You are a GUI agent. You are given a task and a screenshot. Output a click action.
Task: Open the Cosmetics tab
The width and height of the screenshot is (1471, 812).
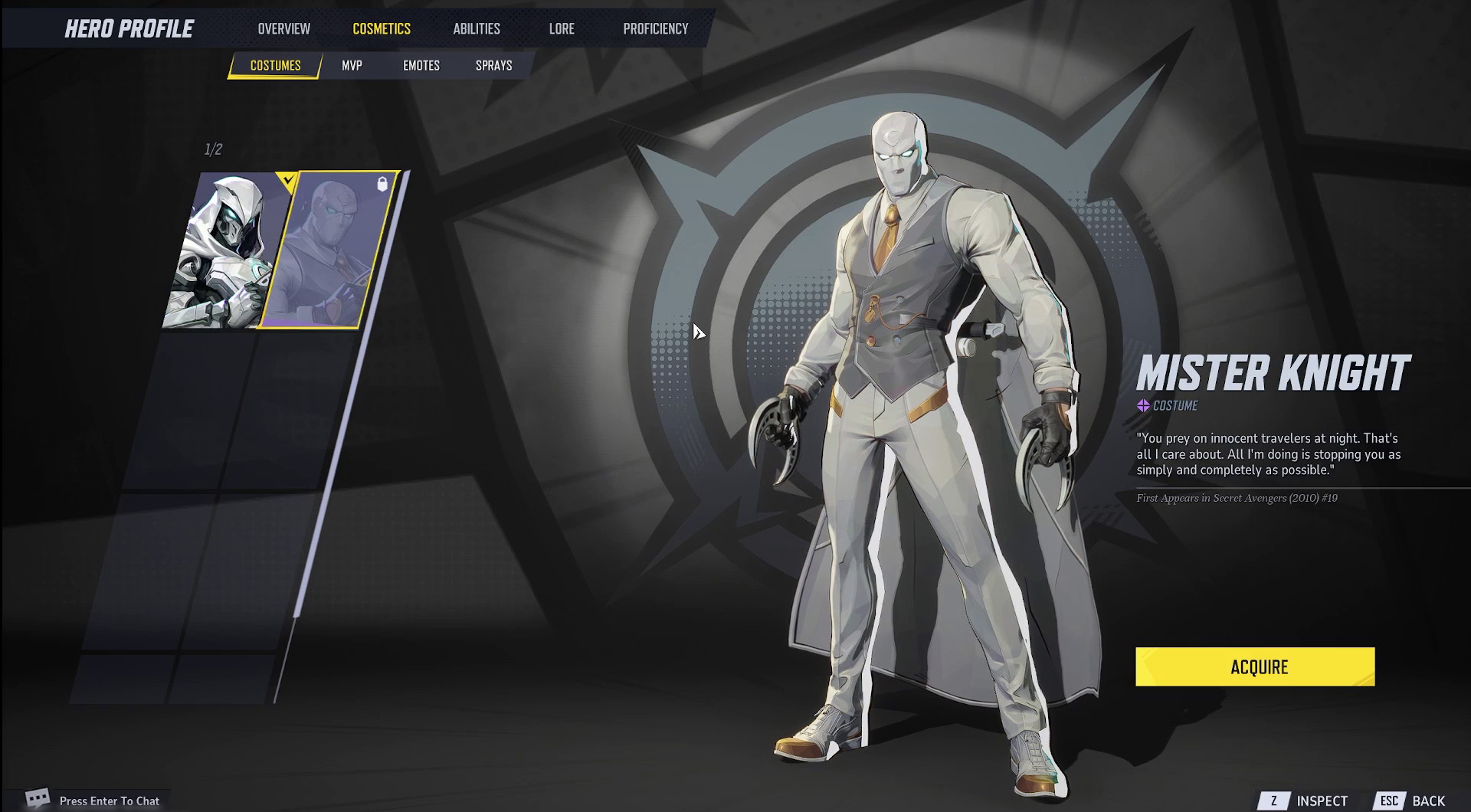coord(382,29)
